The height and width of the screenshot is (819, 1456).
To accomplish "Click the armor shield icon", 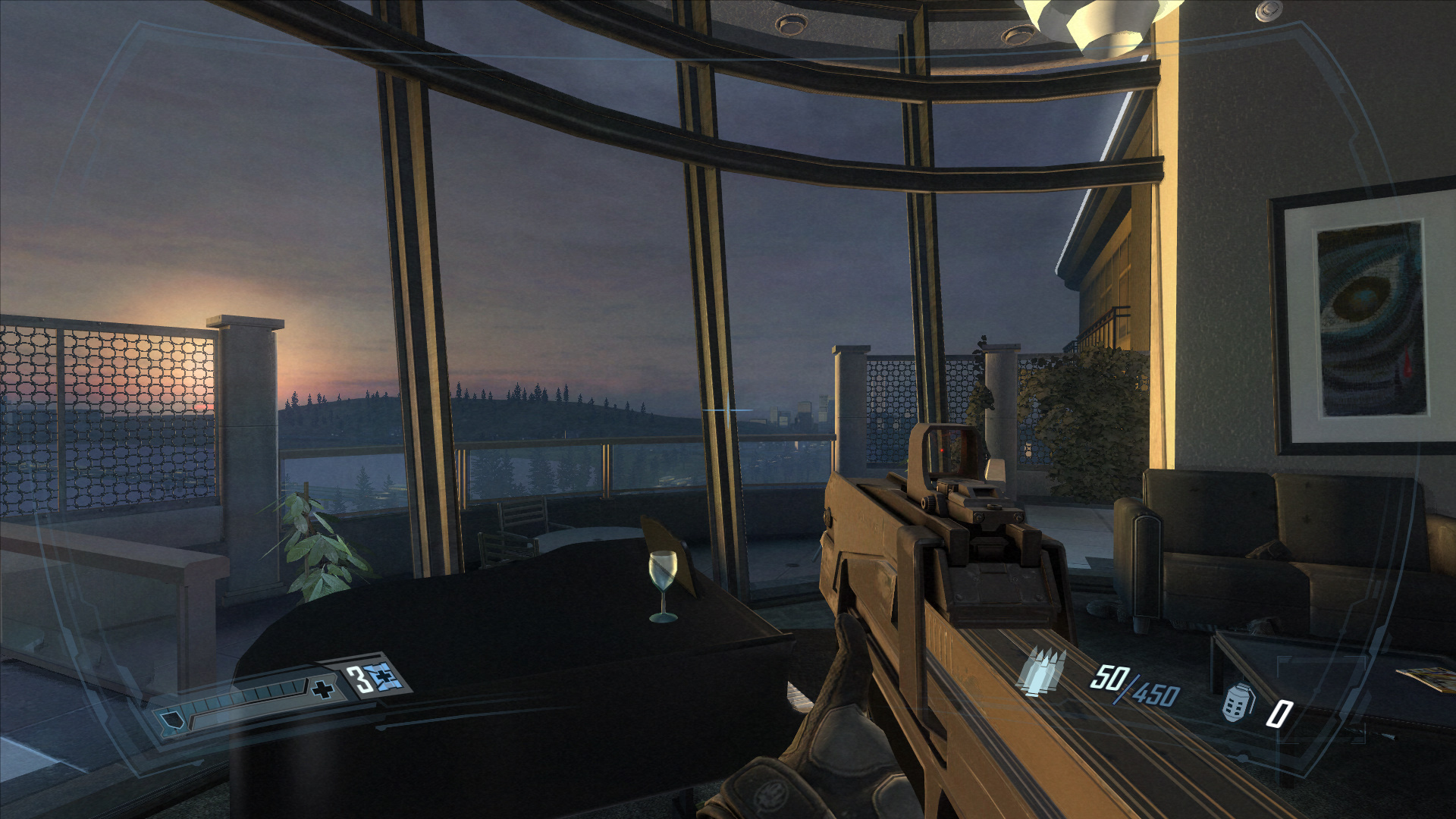I will (173, 721).
